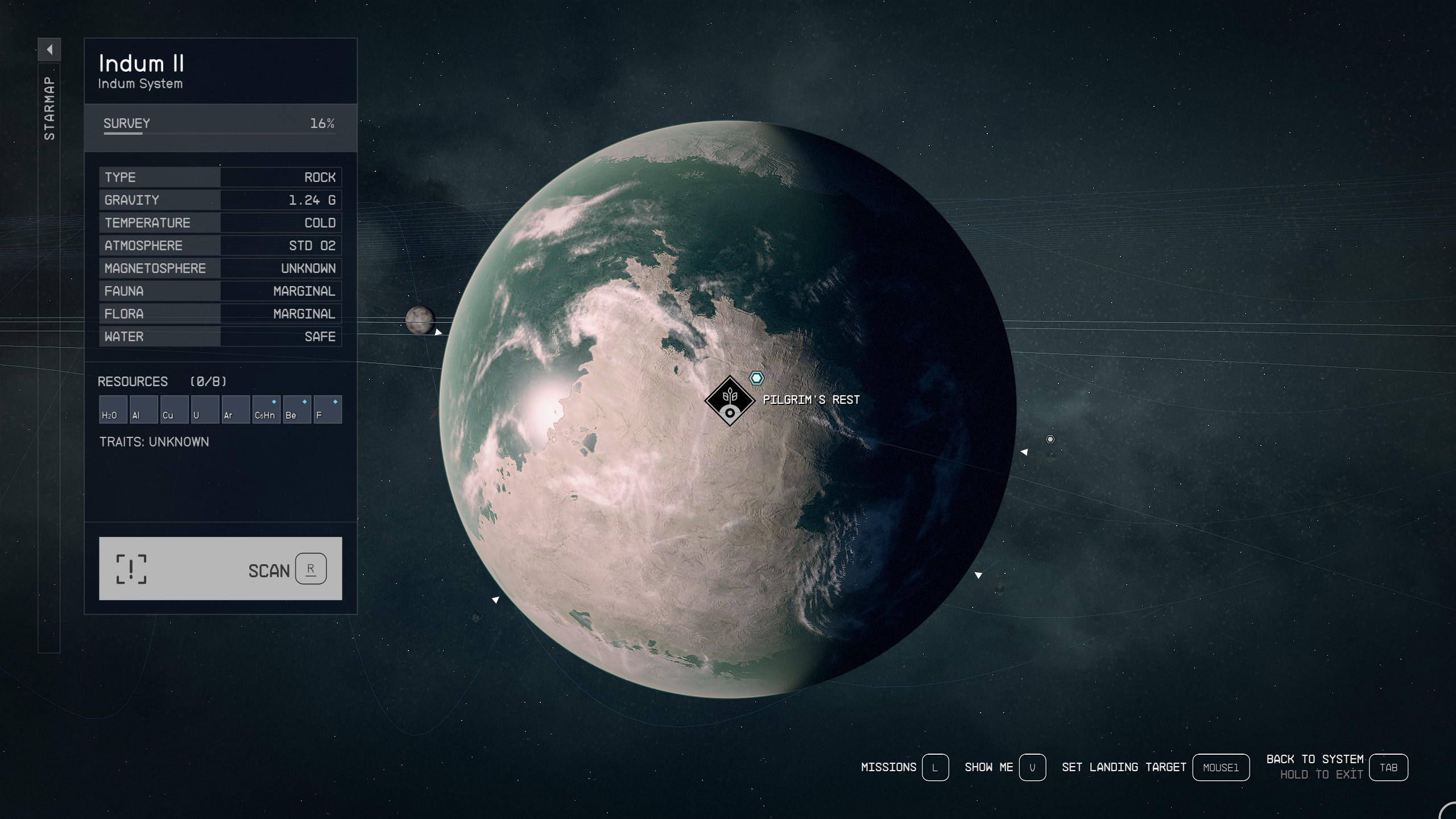Select the Ar argon resource icon

236,408
